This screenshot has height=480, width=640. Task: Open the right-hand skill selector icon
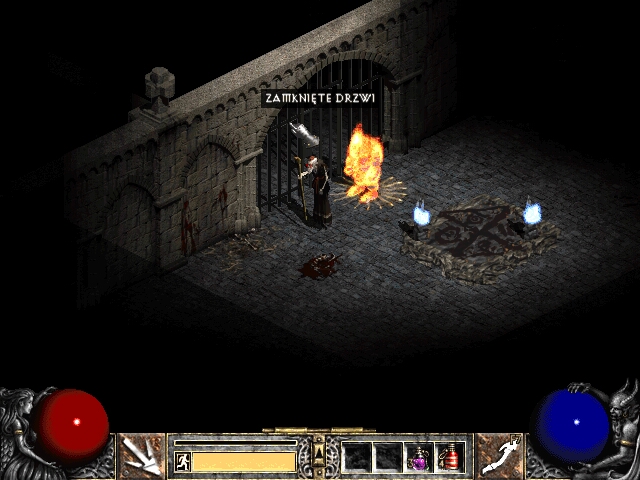498,456
